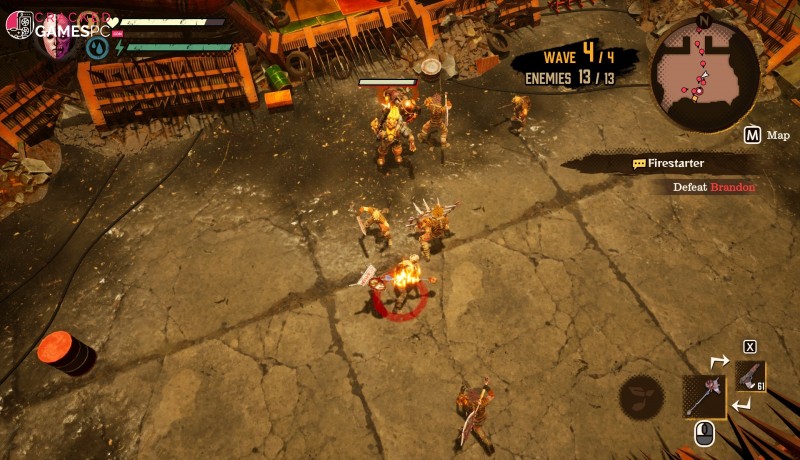Activate the leaf ability icon
This screenshot has height=460, width=800.
click(x=641, y=397)
